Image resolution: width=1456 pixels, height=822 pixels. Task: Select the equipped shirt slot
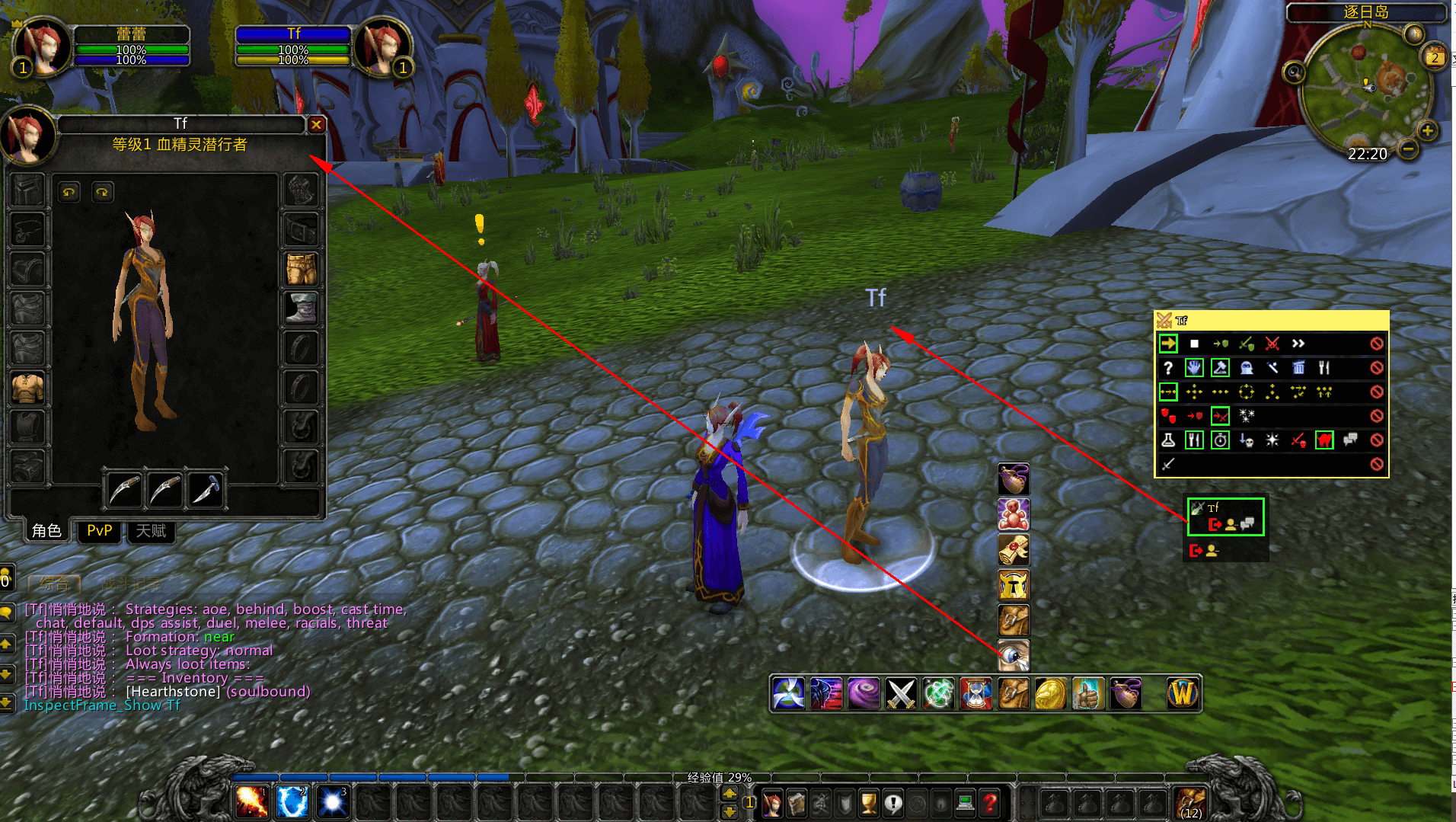28,387
